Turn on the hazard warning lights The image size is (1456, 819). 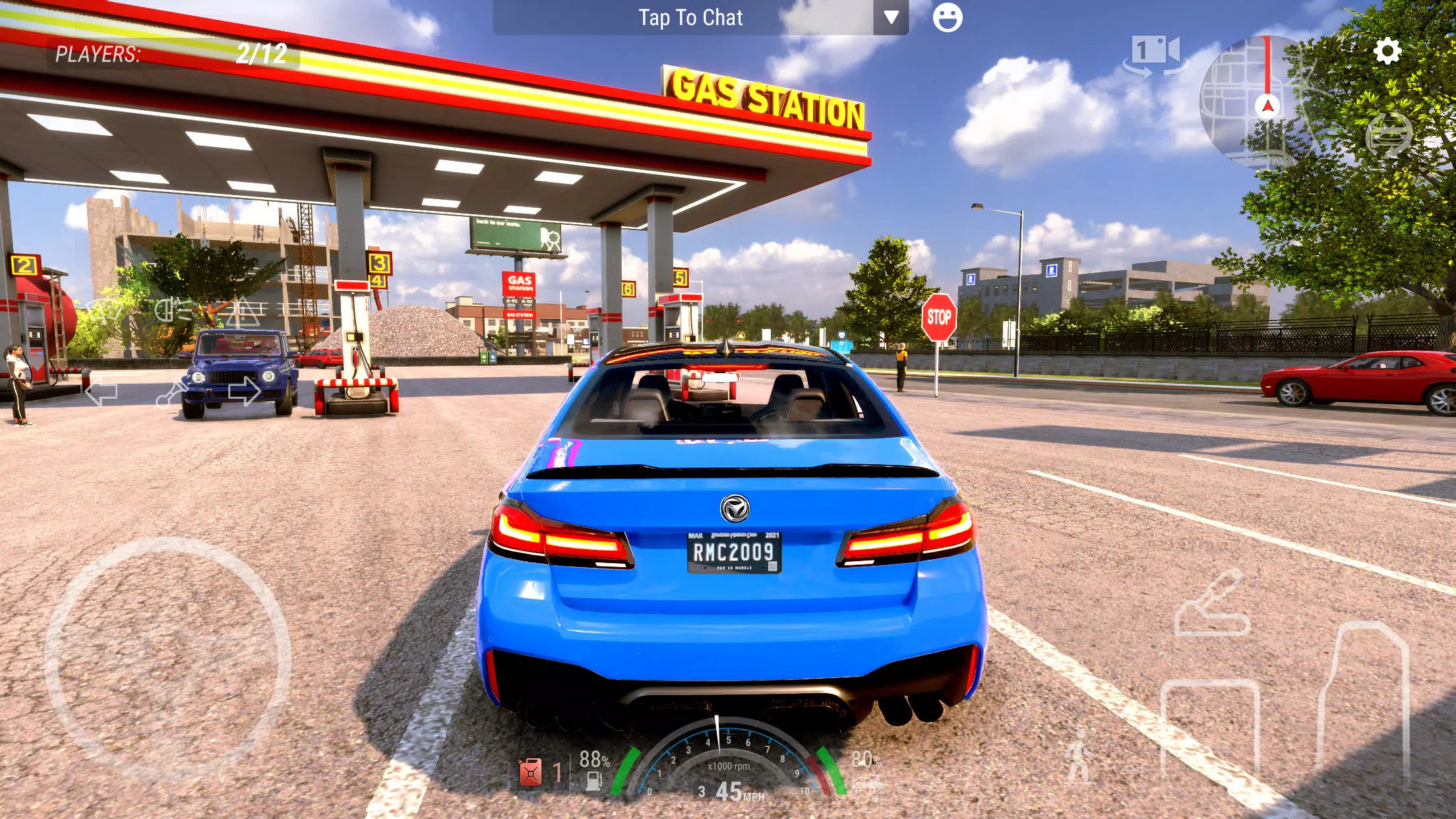(243, 312)
